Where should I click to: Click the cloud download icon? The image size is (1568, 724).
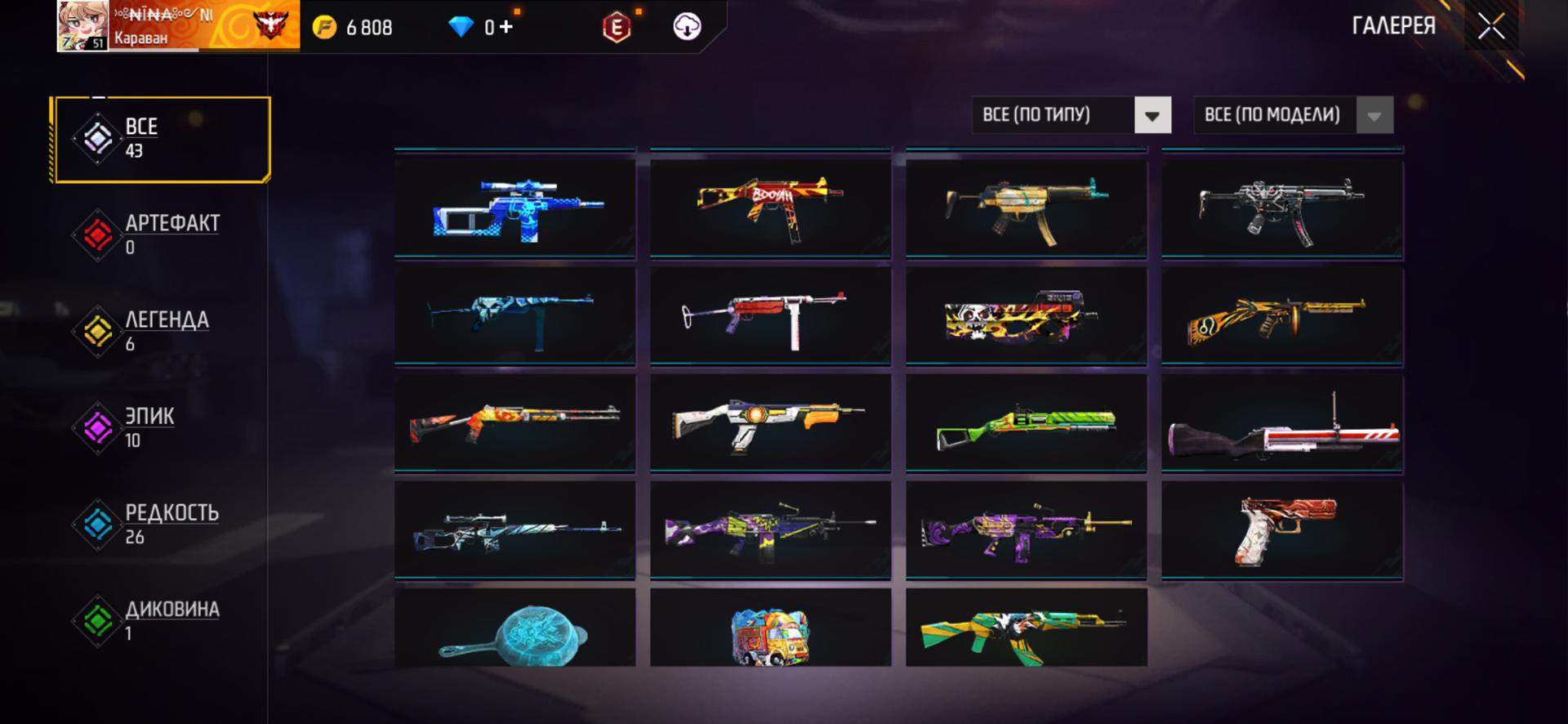tap(687, 27)
